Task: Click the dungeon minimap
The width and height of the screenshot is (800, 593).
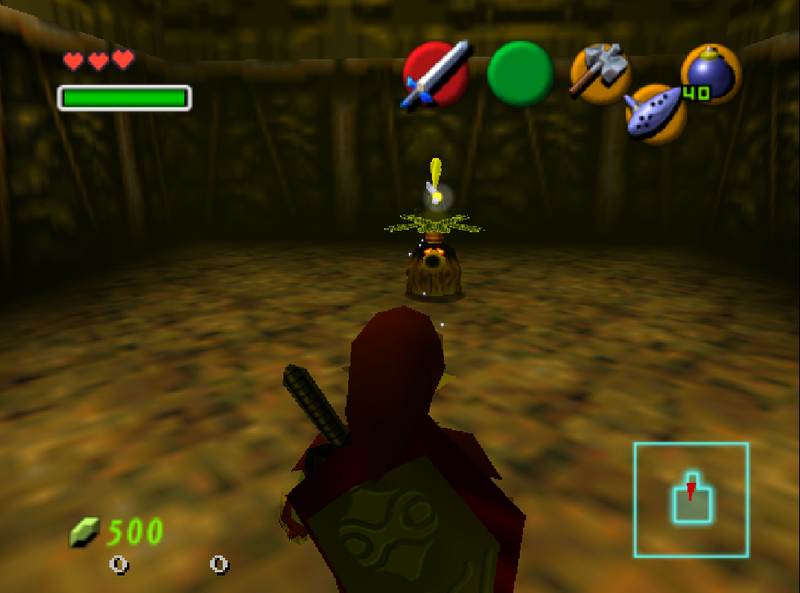Action: [691, 499]
